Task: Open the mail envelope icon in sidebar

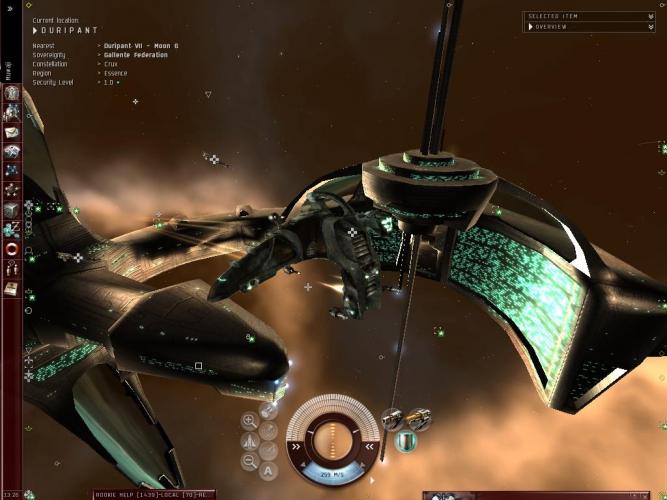Action: coord(12,132)
